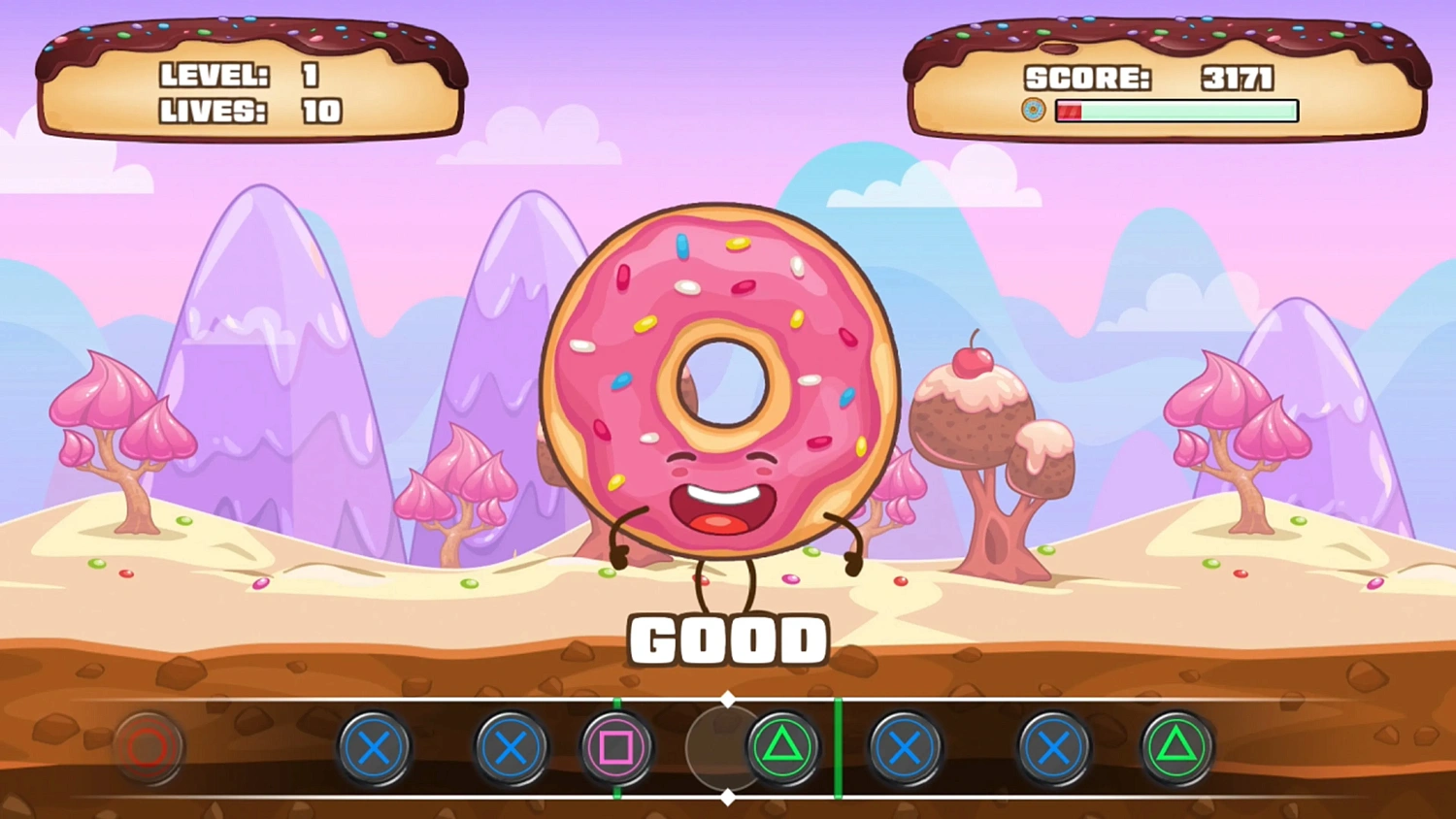The image size is (1456, 819).
Task: Select the faded empty note slot in hit zone
Action: click(x=722, y=747)
